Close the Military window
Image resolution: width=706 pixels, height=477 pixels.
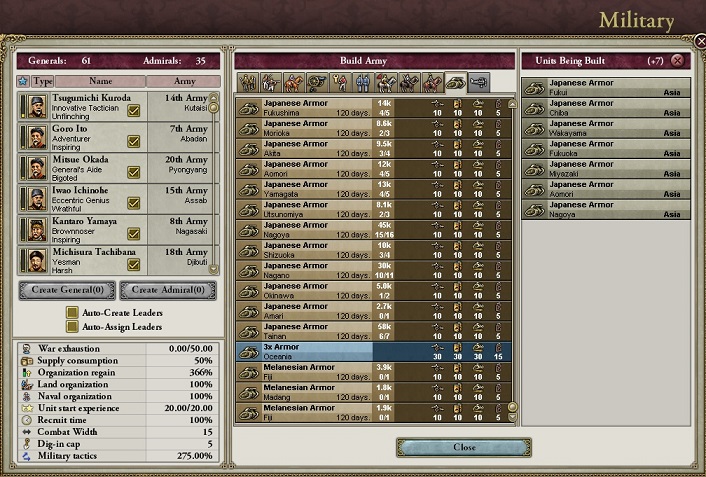(x=463, y=447)
